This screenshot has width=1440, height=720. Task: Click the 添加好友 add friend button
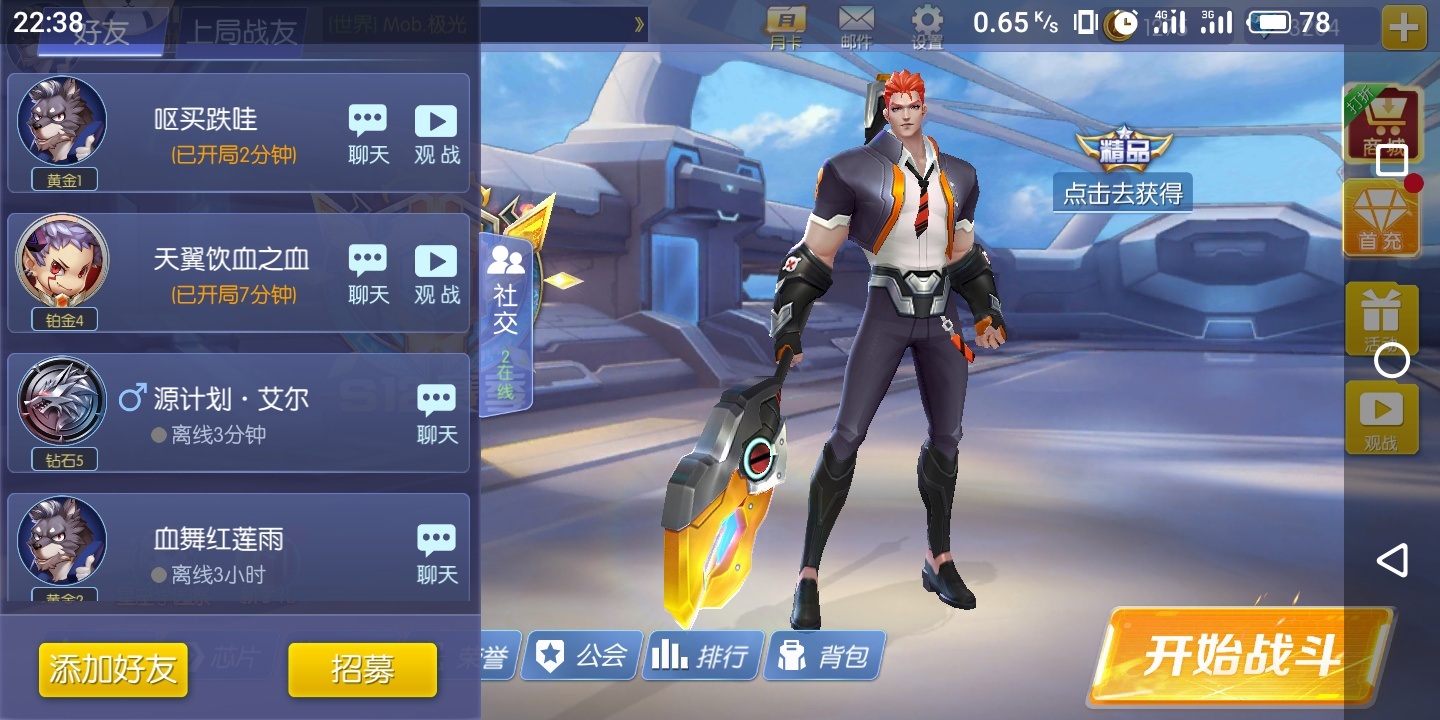tap(113, 669)
